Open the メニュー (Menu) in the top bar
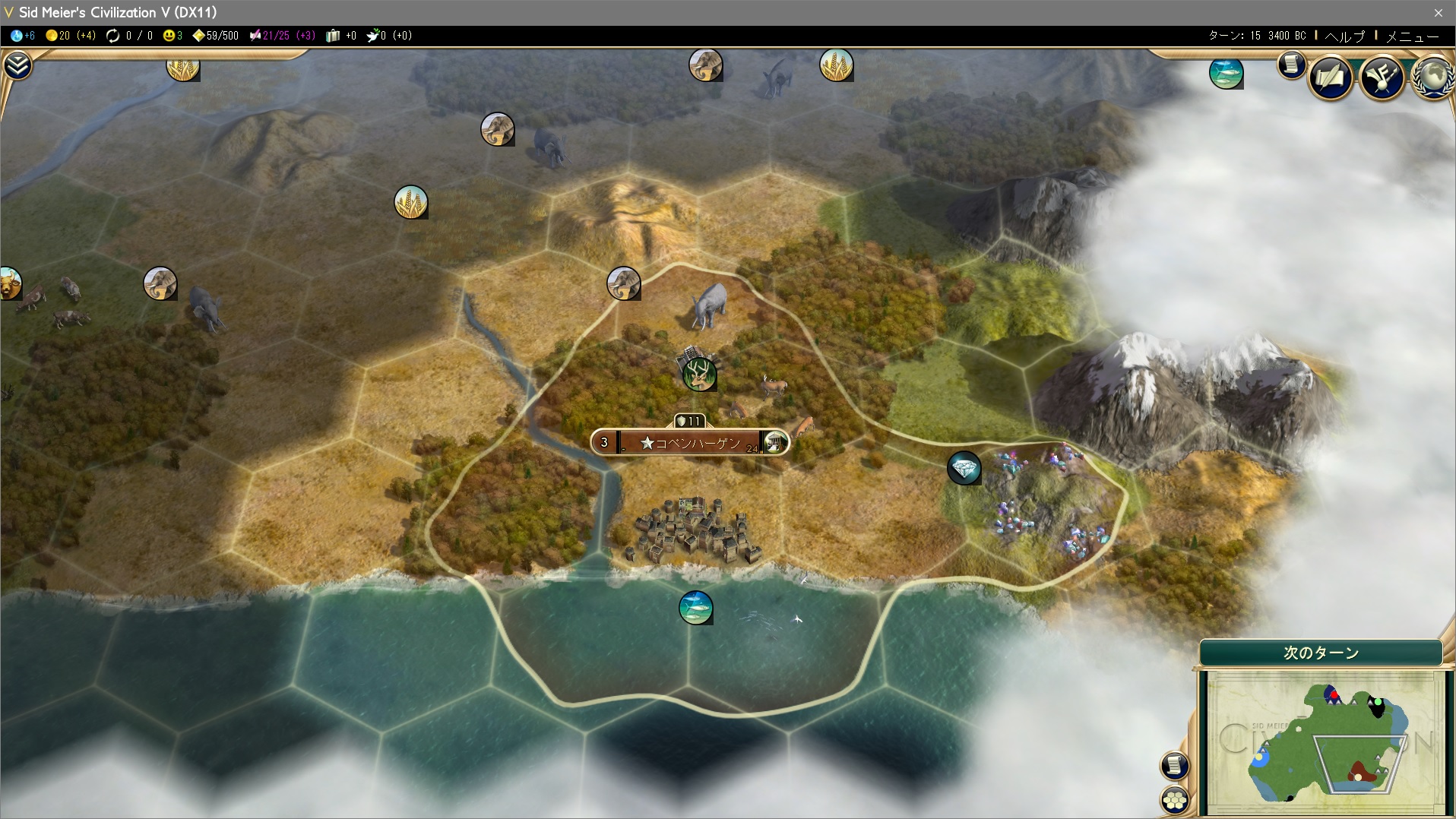Image resolution: width=1456 pixels, height=819 pixels. click(x=1412, y=36)
